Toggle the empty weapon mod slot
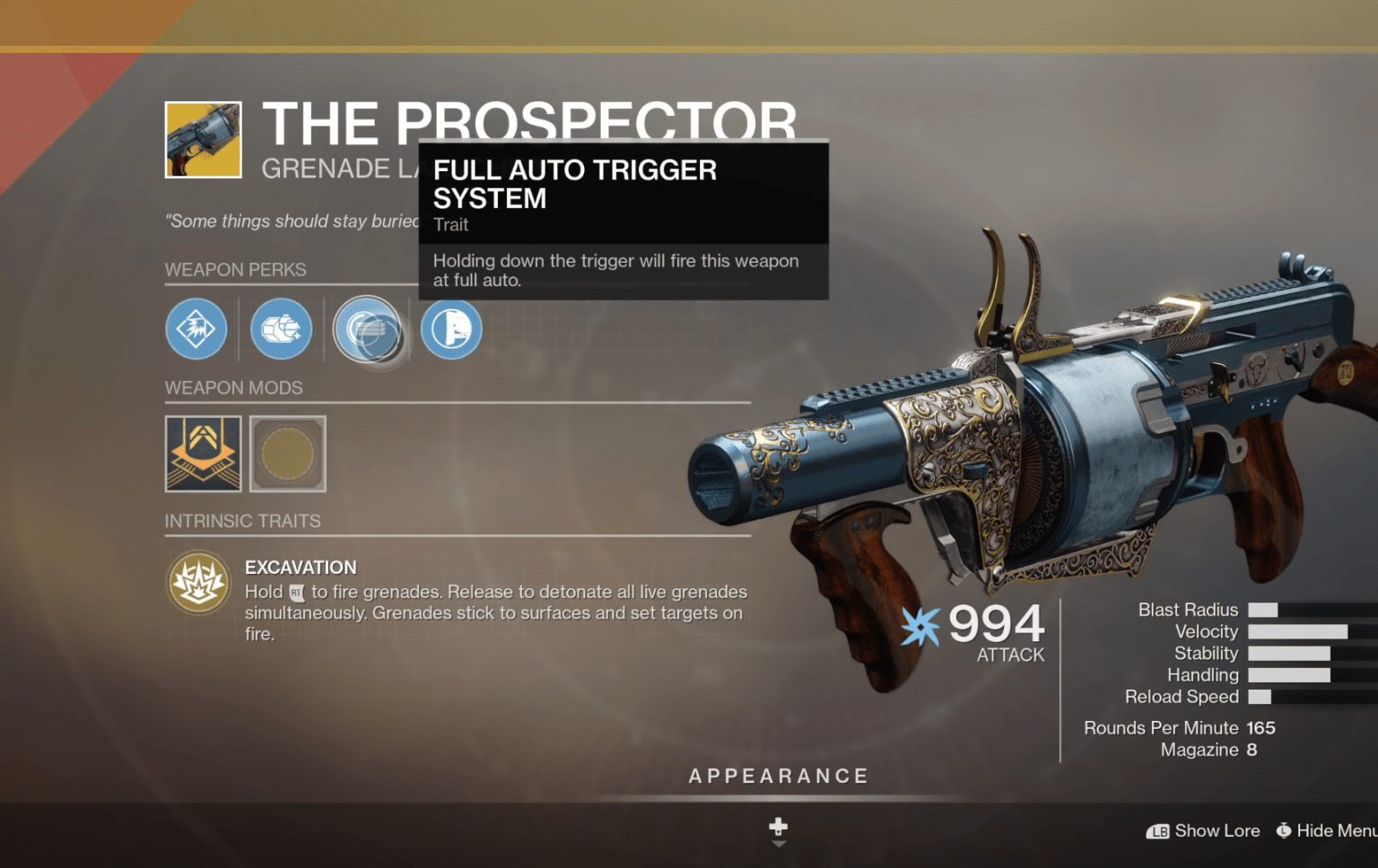This screenshot has width=1378, height=868. [287, 455]
